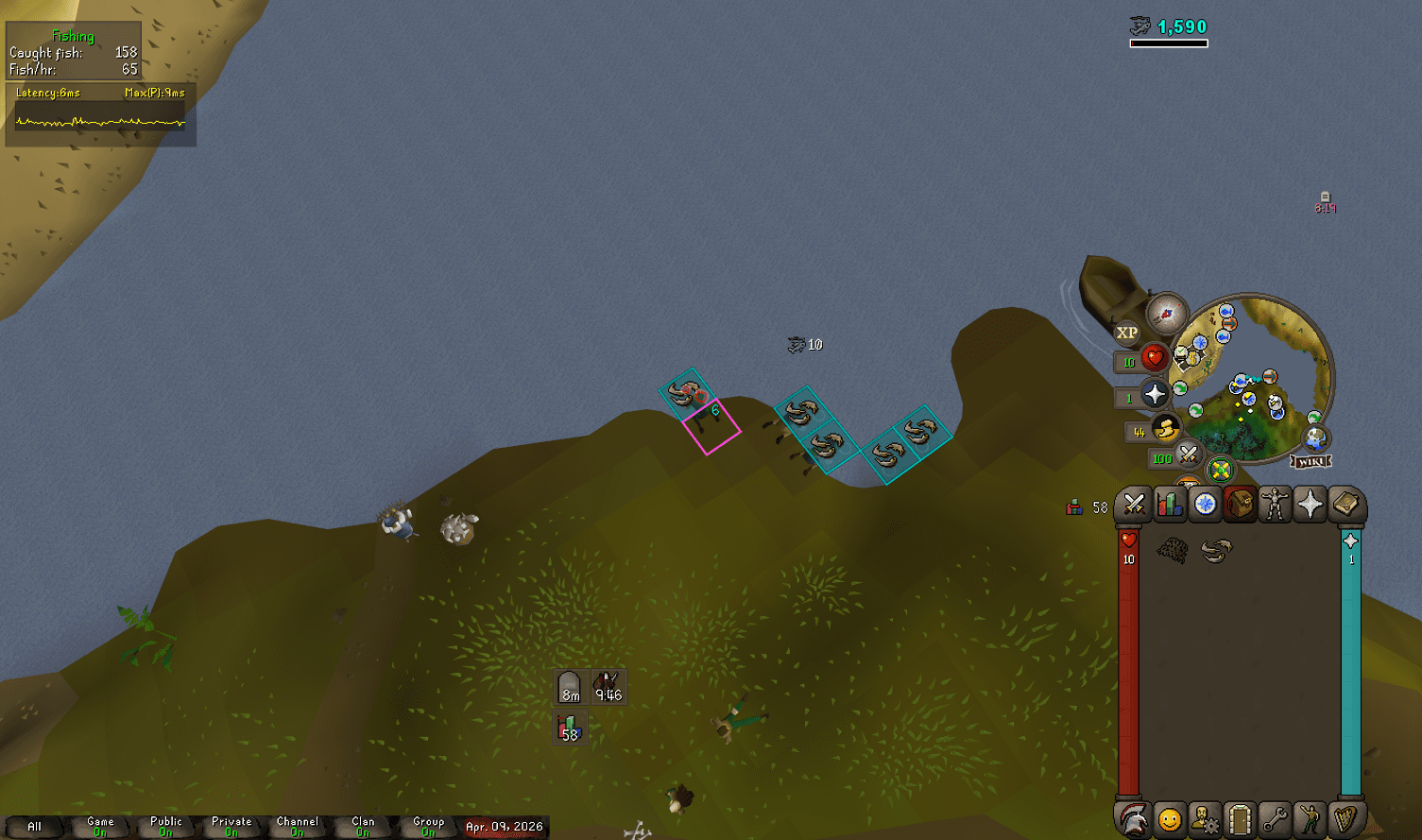
Task: Click the special attack orb
Action: coord(1188,456)
